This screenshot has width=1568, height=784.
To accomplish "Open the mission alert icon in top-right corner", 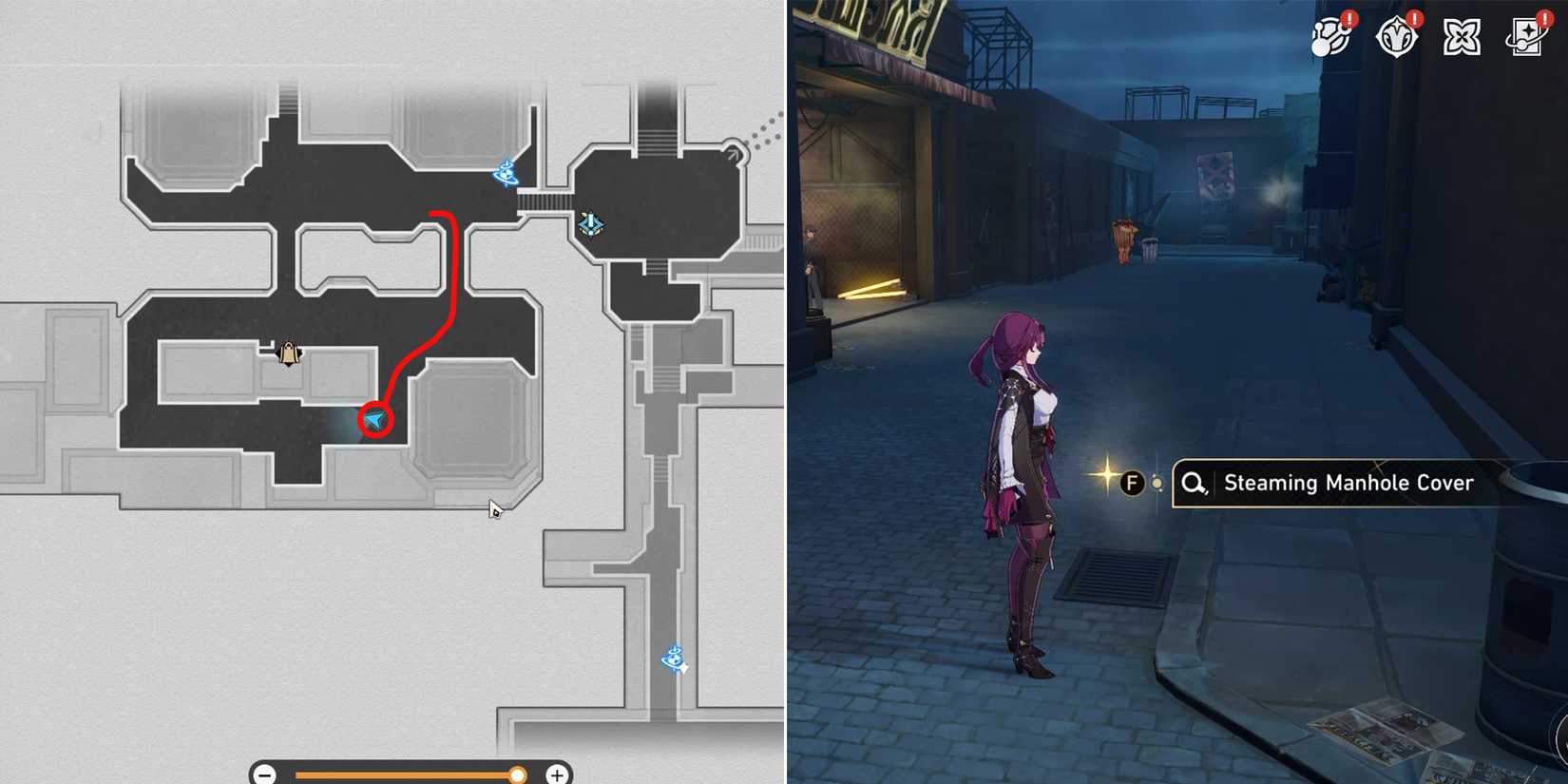I will tap(1332, 38).
